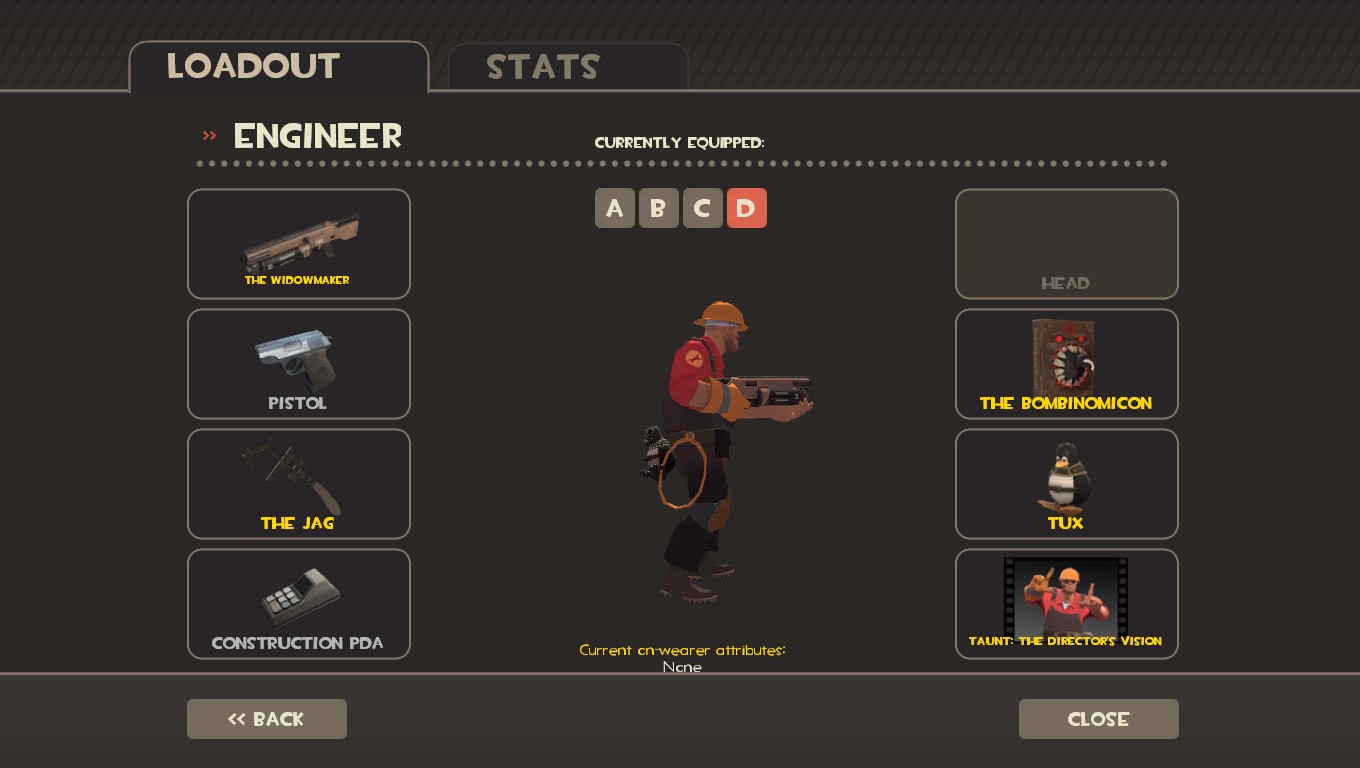This screenshot has width=1360, height=768.
Task: Open the empty Head cosmetic slot
Action: pos(1066,243)
